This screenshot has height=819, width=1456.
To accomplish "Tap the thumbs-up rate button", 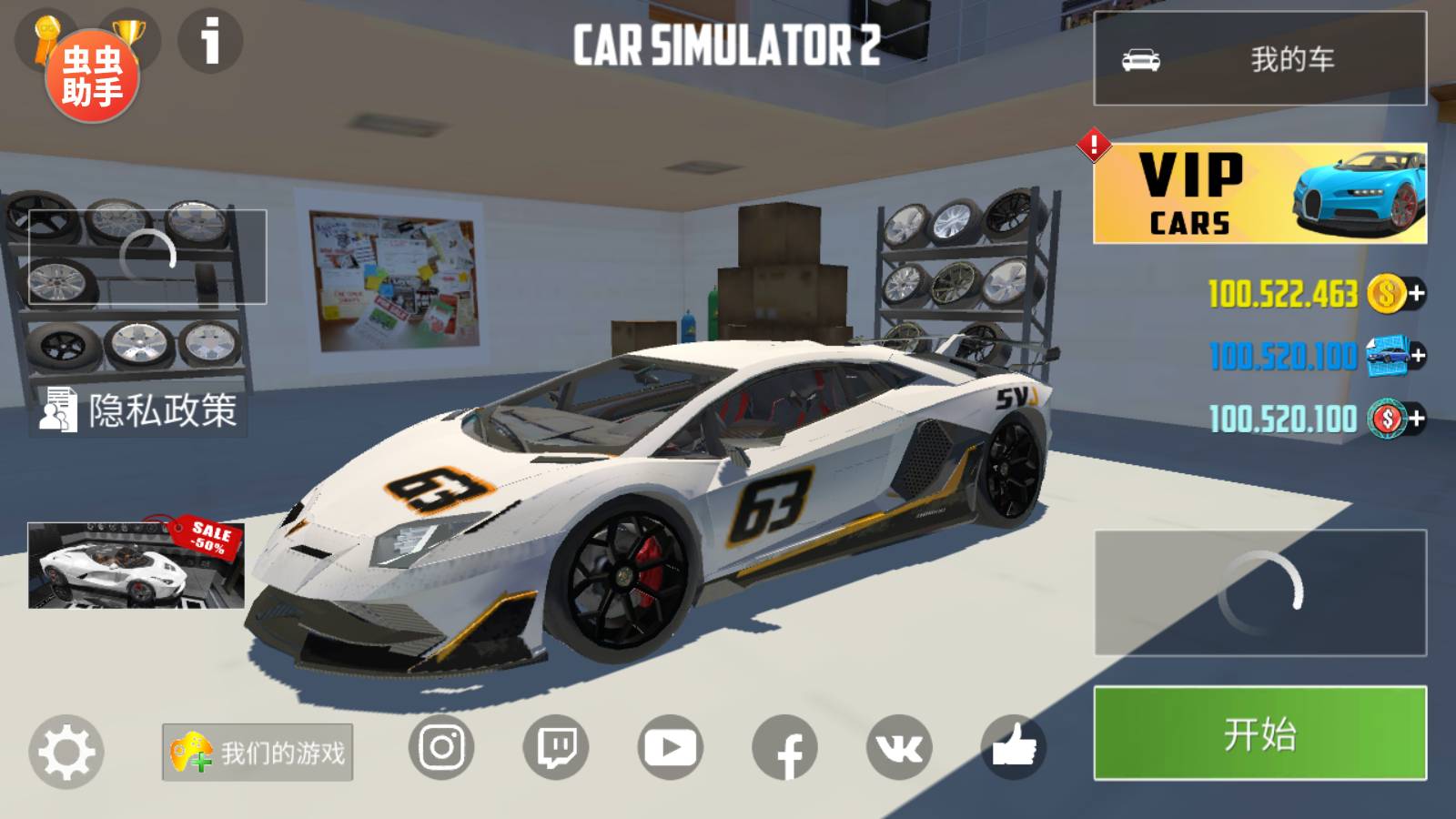I will tap(1014, 748).
